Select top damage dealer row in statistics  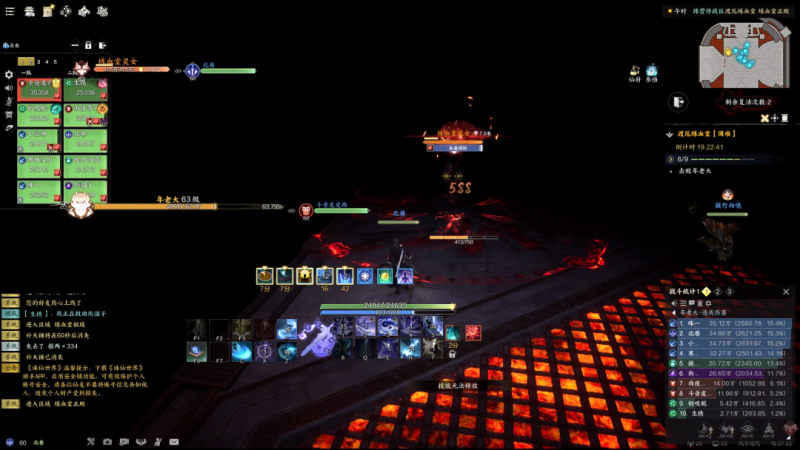pos(730,323)
